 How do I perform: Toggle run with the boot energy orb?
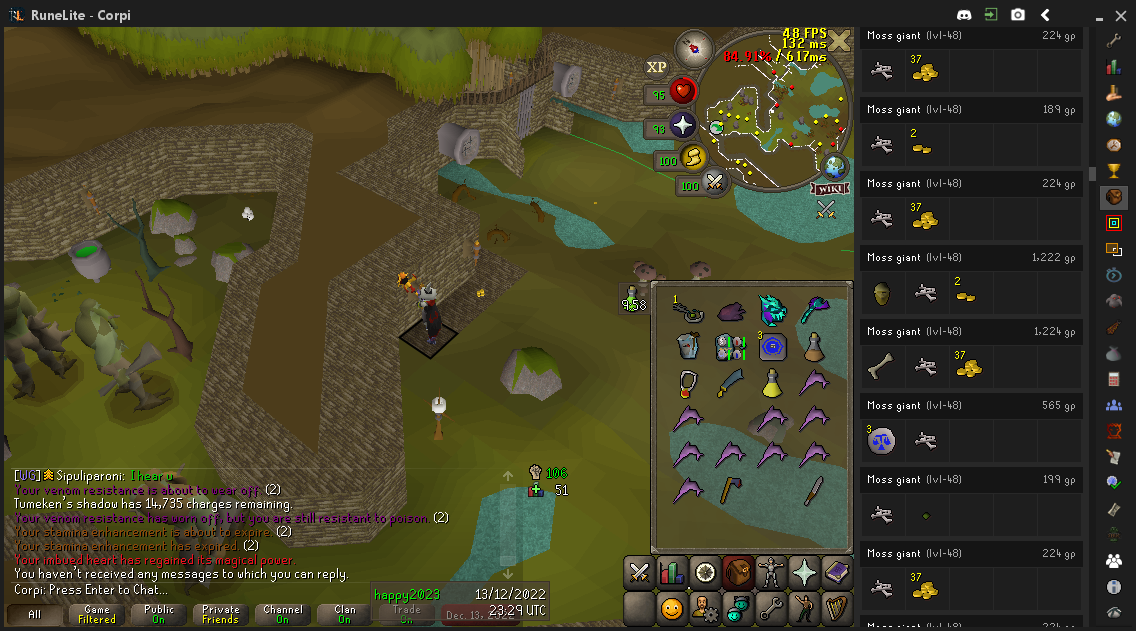click(x=693, y=159)
